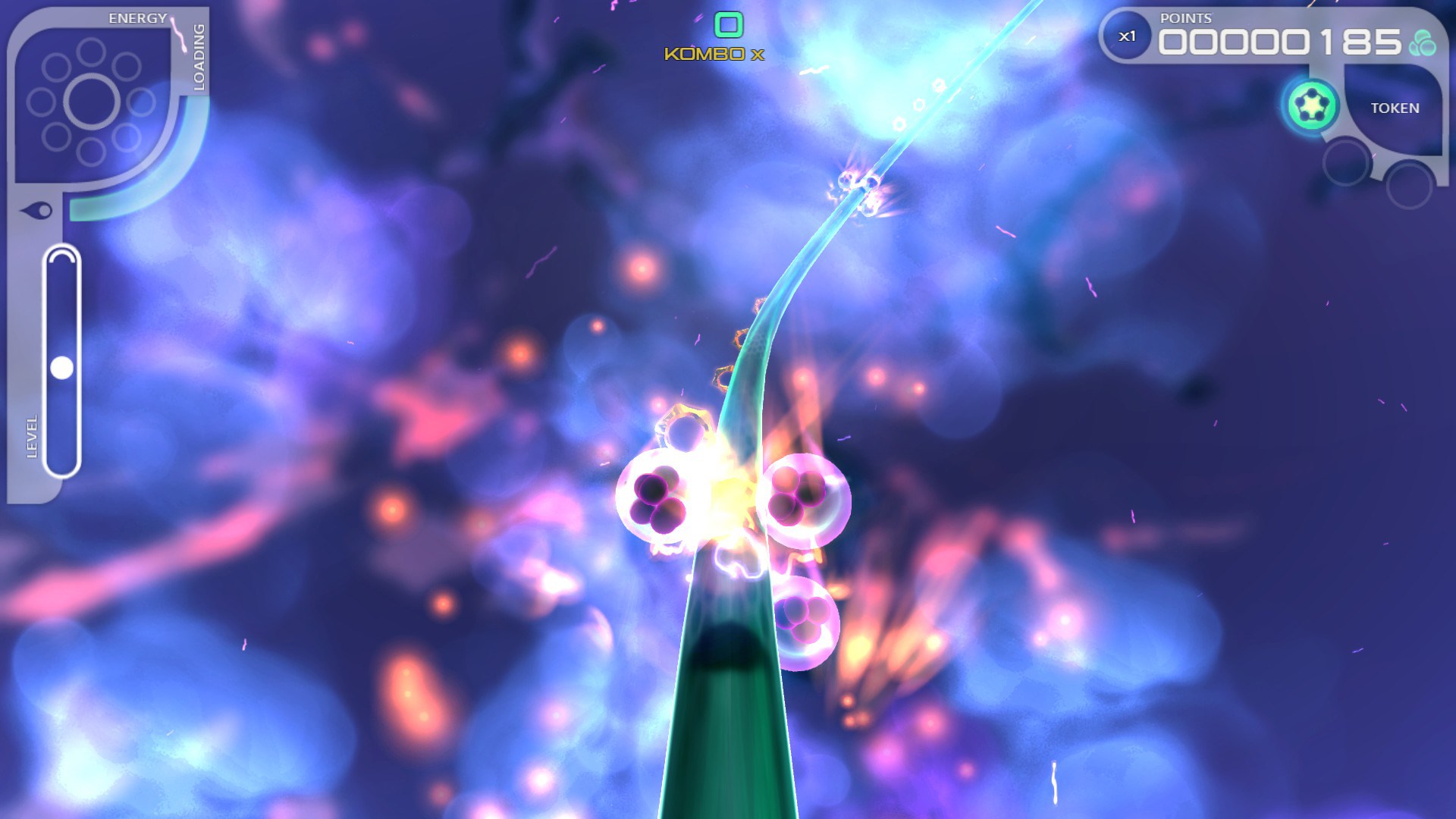Viewport: 1456px width, 819px height.
Task: Expand the ENERGY panel header
Action: pyautogui.click(x=136, y=16)
